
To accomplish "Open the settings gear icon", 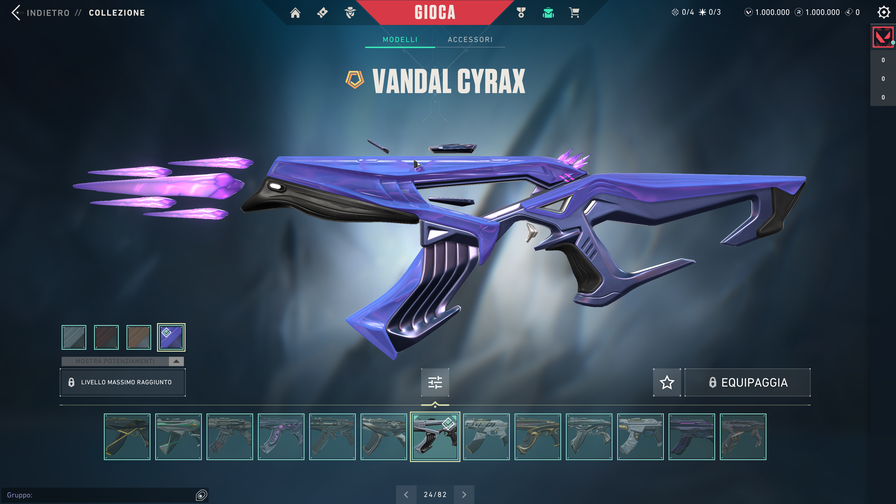I will pos(883,13).
